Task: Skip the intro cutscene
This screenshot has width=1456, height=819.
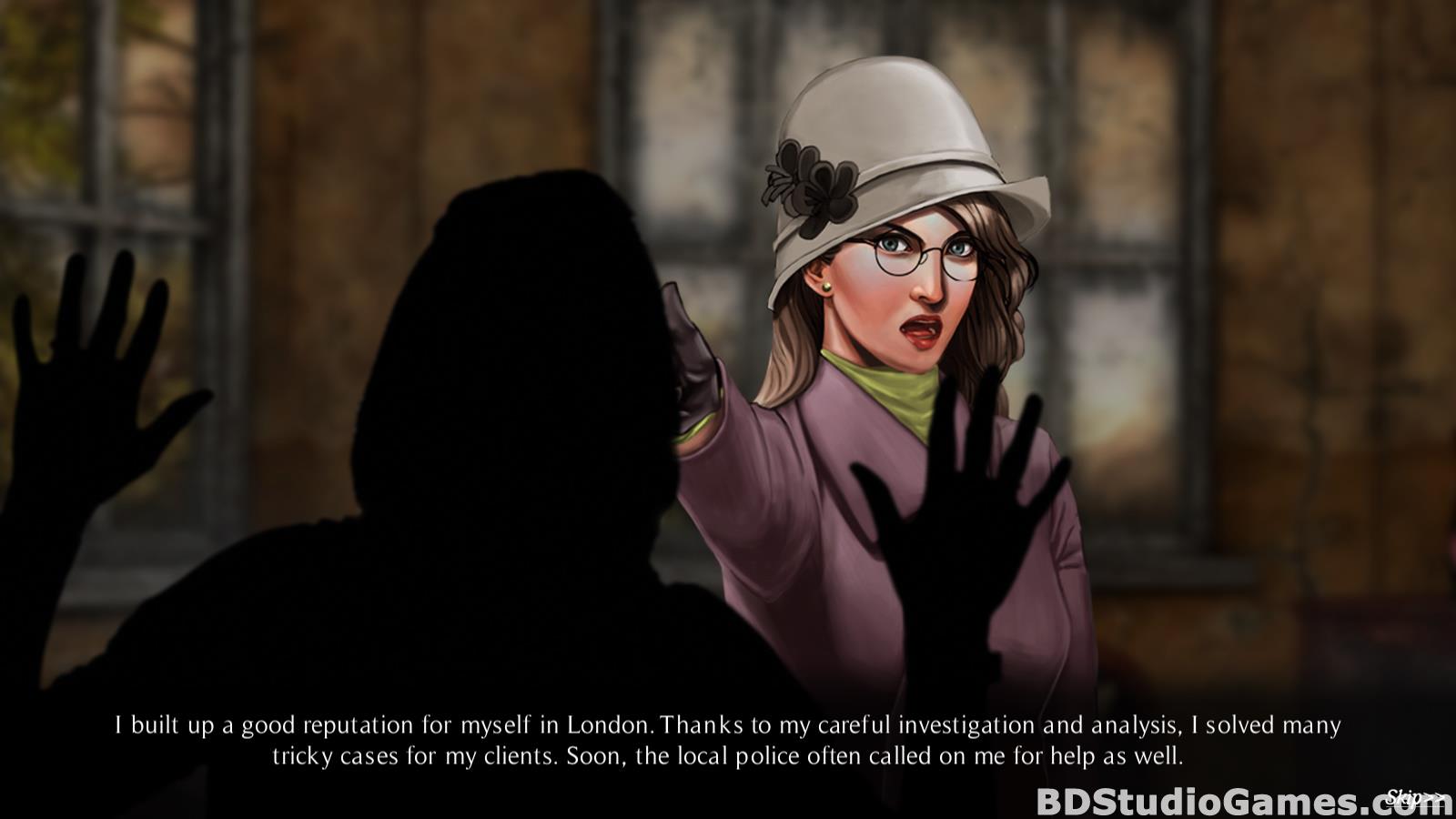Action: pos(1415,798)
